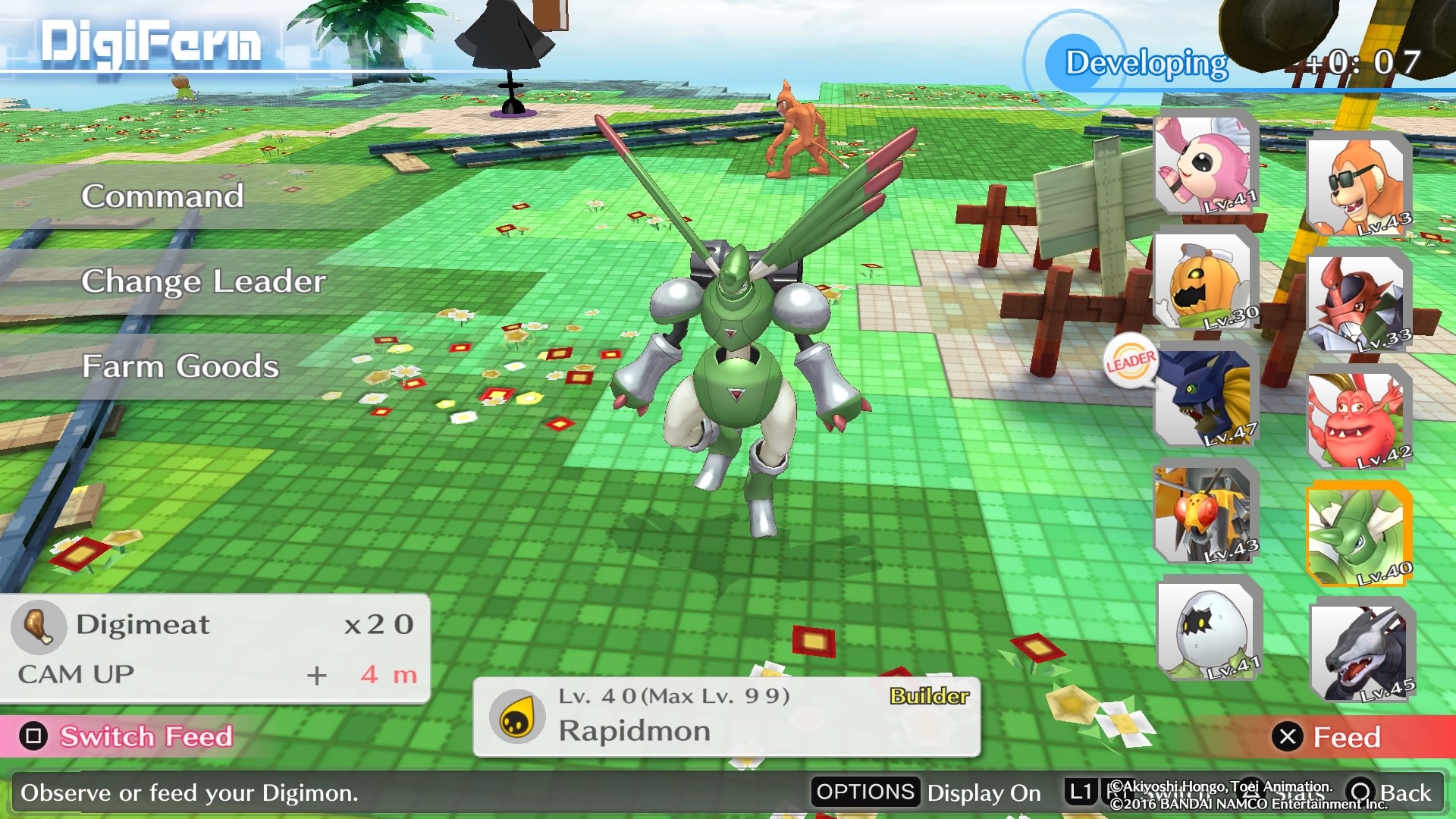Viewport: 1456px width, 819px height.
Task: Choose the orange insect Lv.43 portrait
Action: (1204, 513)
